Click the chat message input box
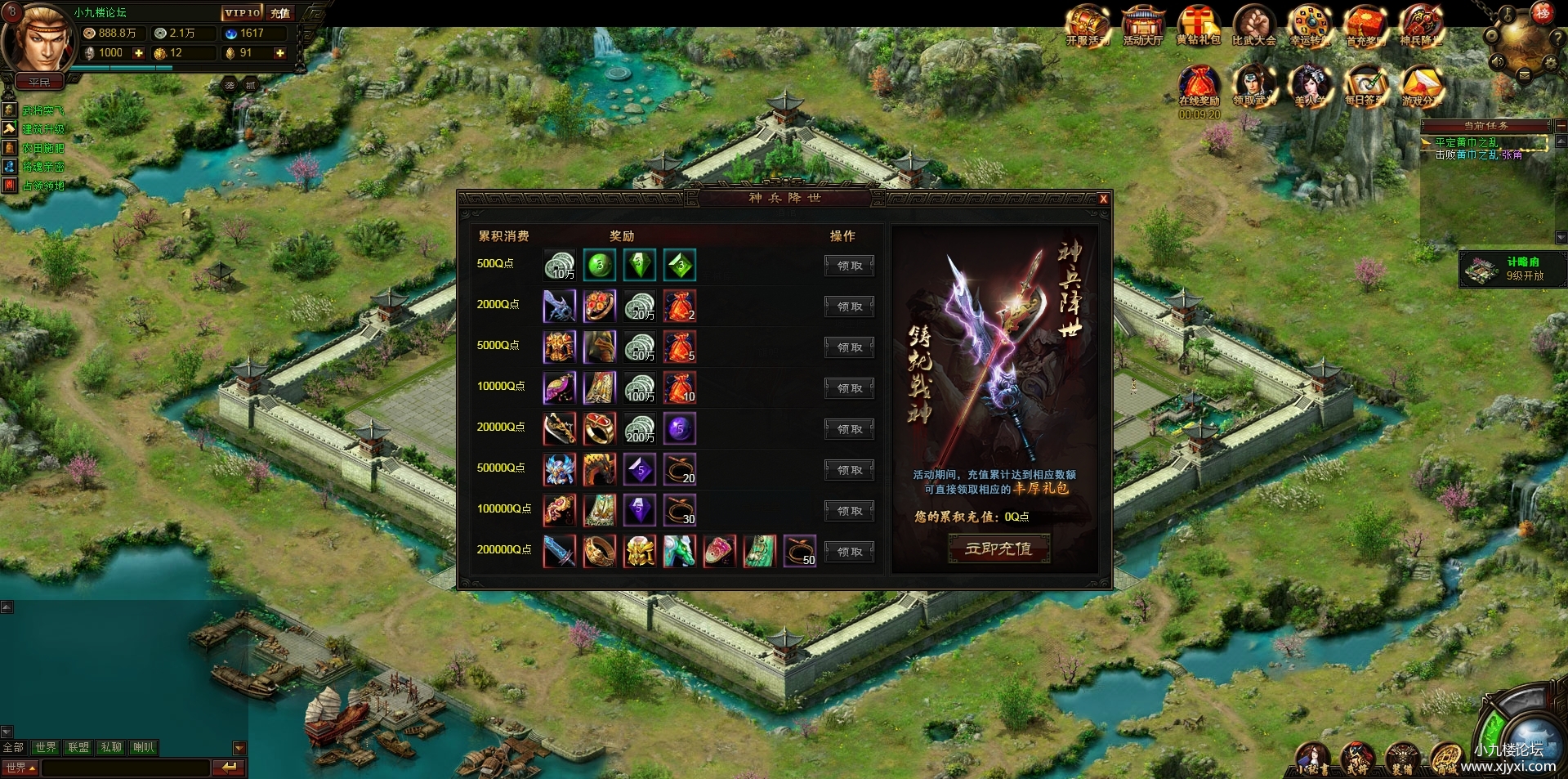 pos(126,768)
